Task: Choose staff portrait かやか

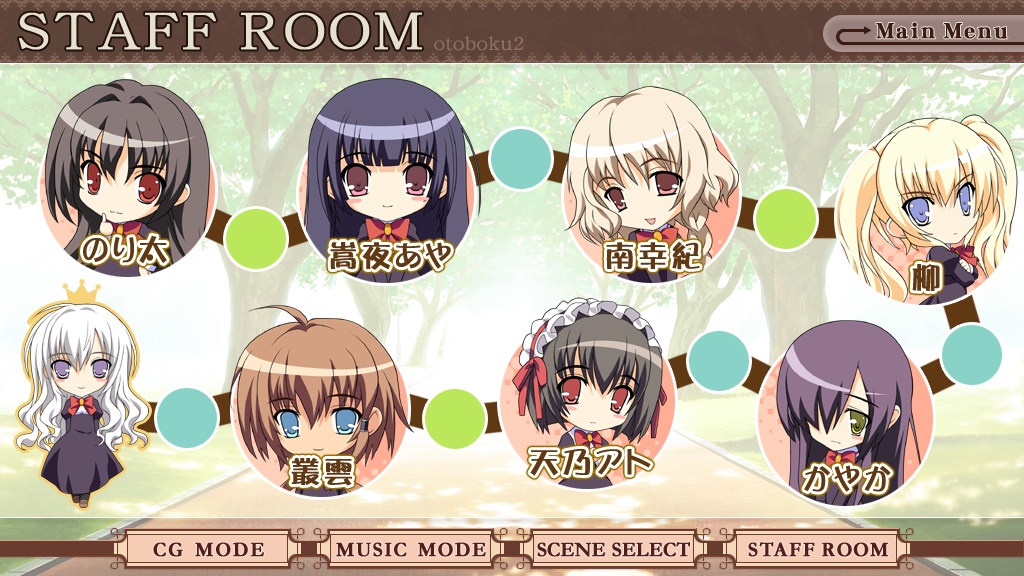Action: click(x=845, y=415)
